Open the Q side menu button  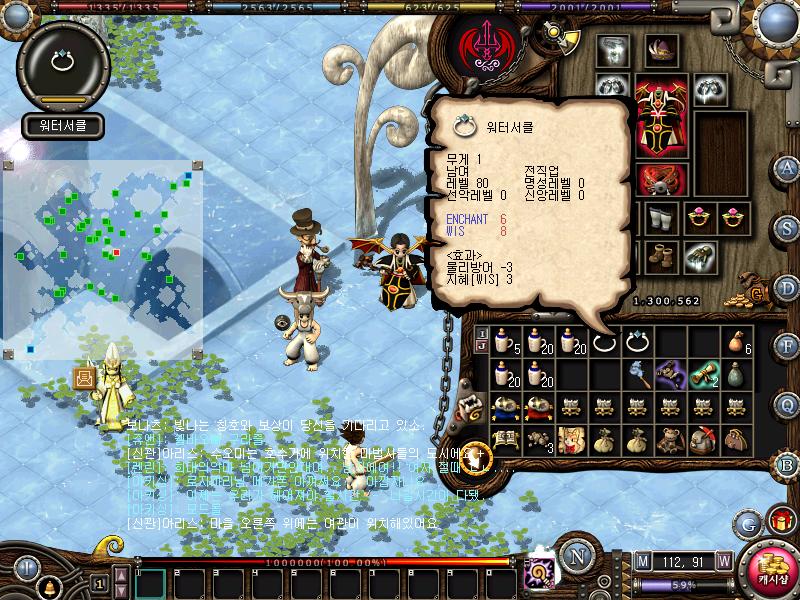click(787, 404)
